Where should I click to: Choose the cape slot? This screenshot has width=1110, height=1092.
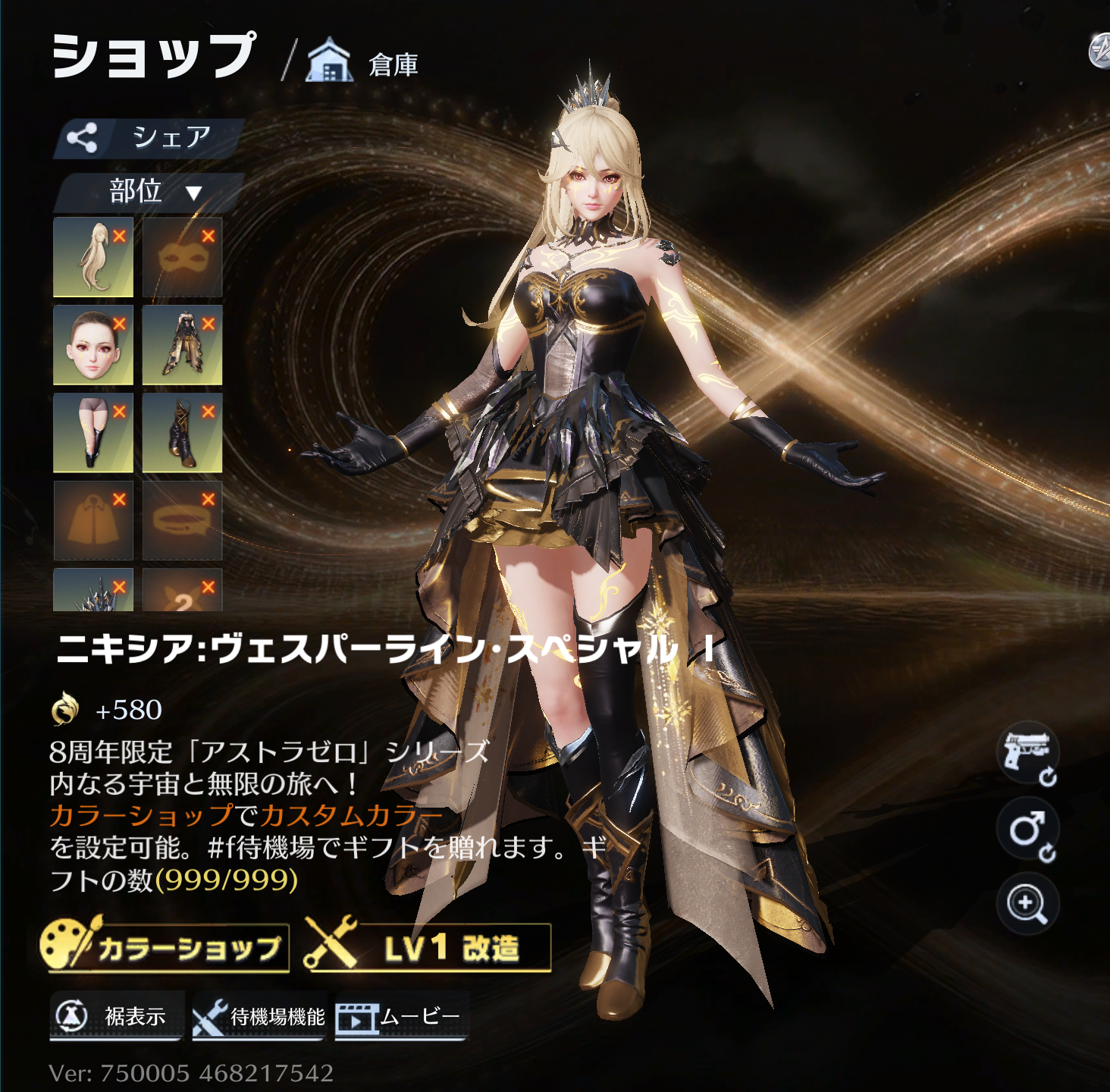(x=93, y=520)
